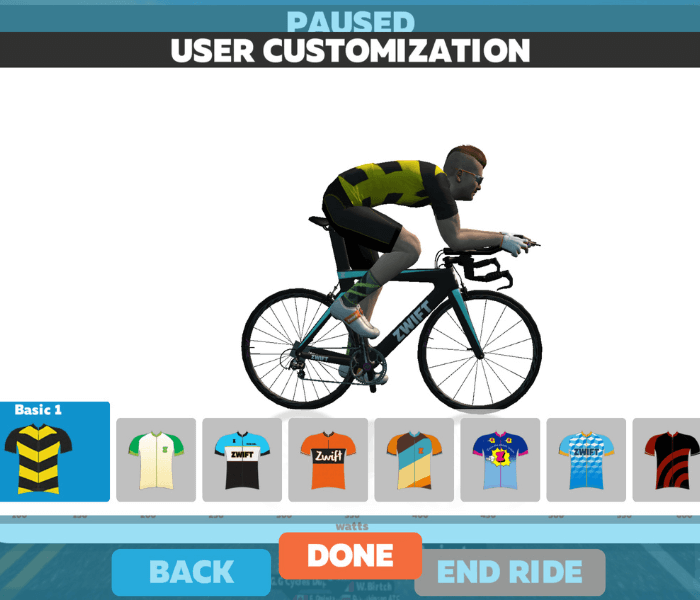Image resolution: width=700 pixels, height=600 pixels.
Task: Go BACK to the previous menu
Action: pos(191,572)
